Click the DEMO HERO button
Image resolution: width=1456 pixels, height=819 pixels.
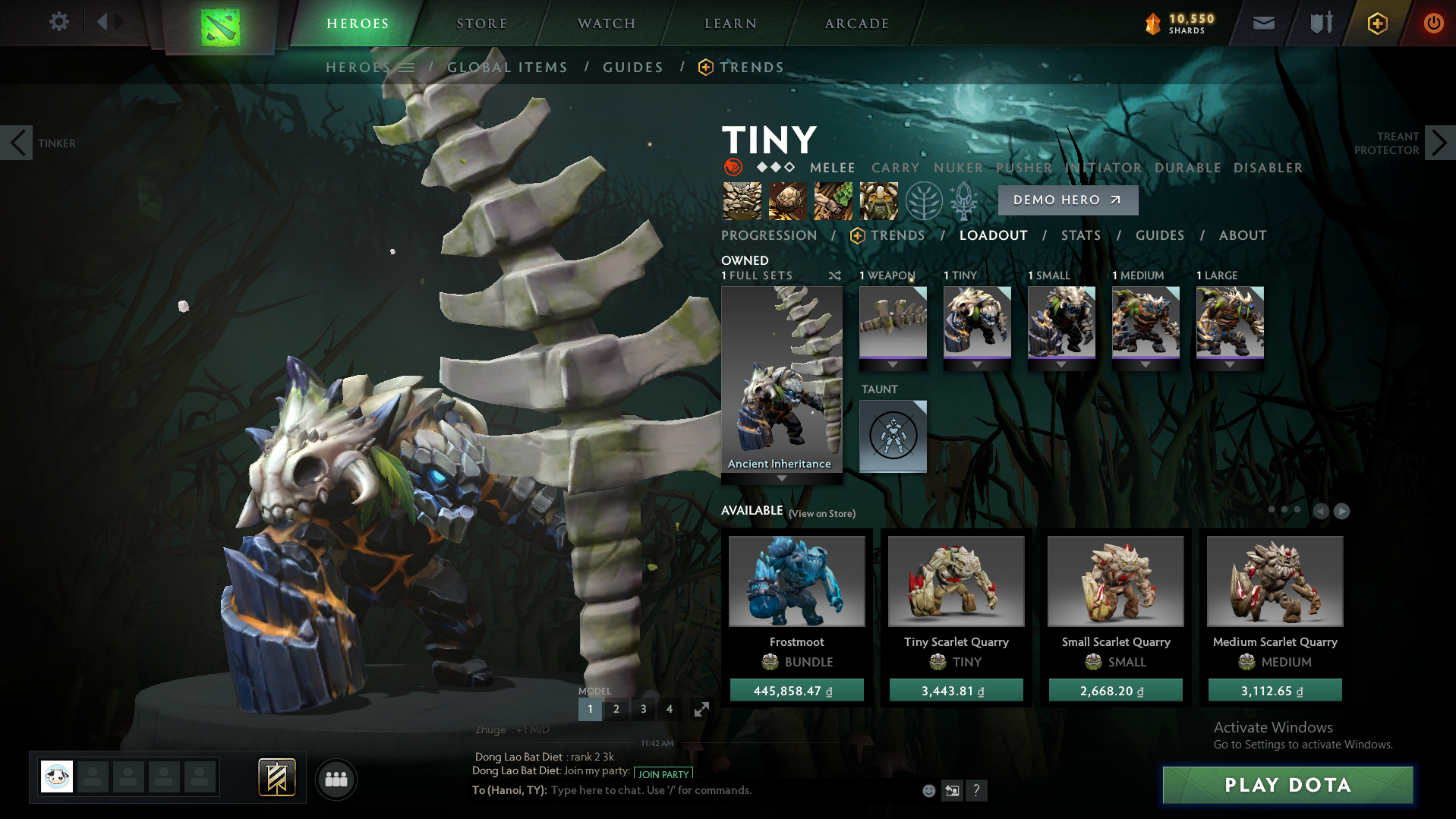1067,200
